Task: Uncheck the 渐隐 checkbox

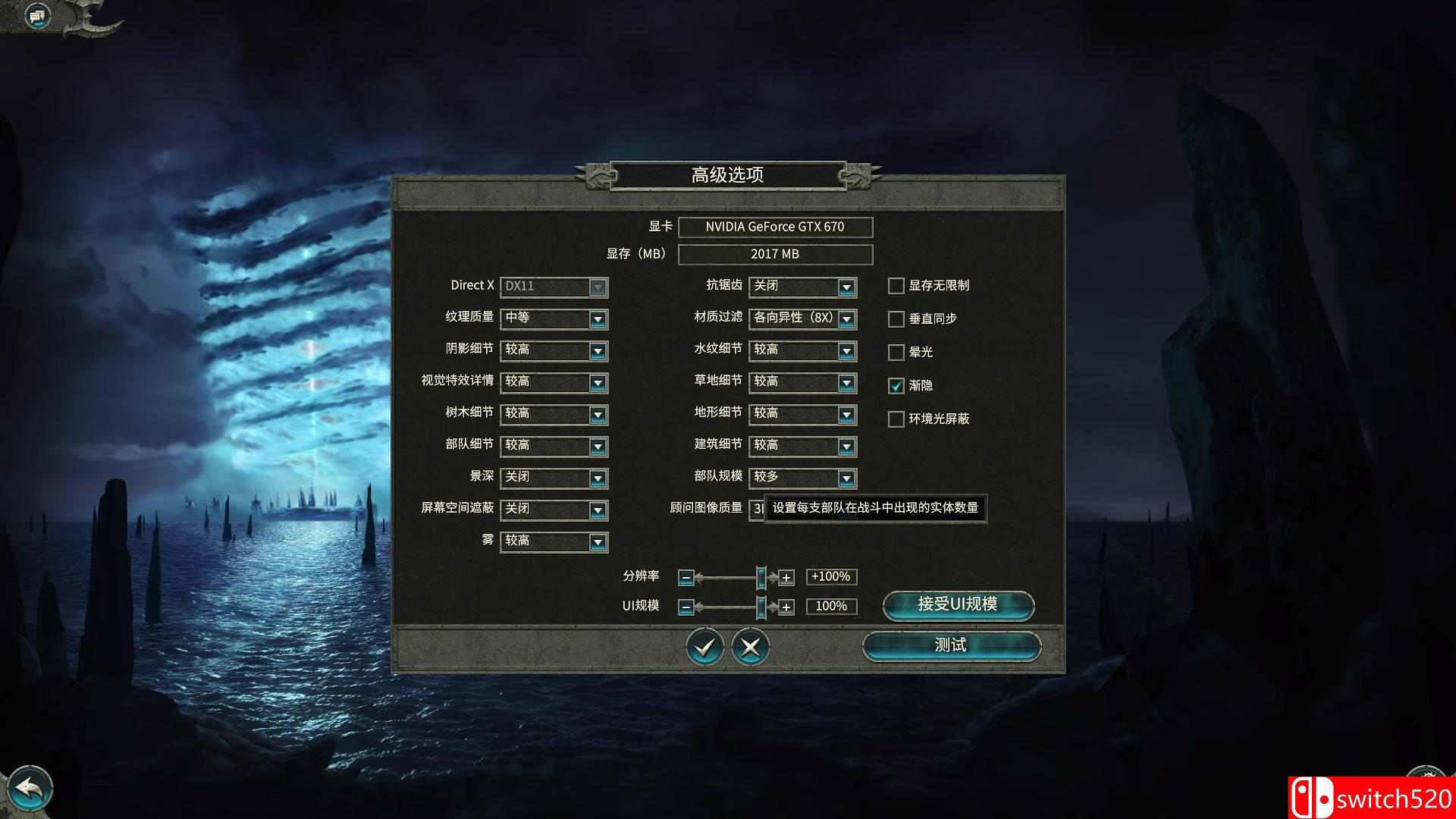Action: click(x=896, y=386)
